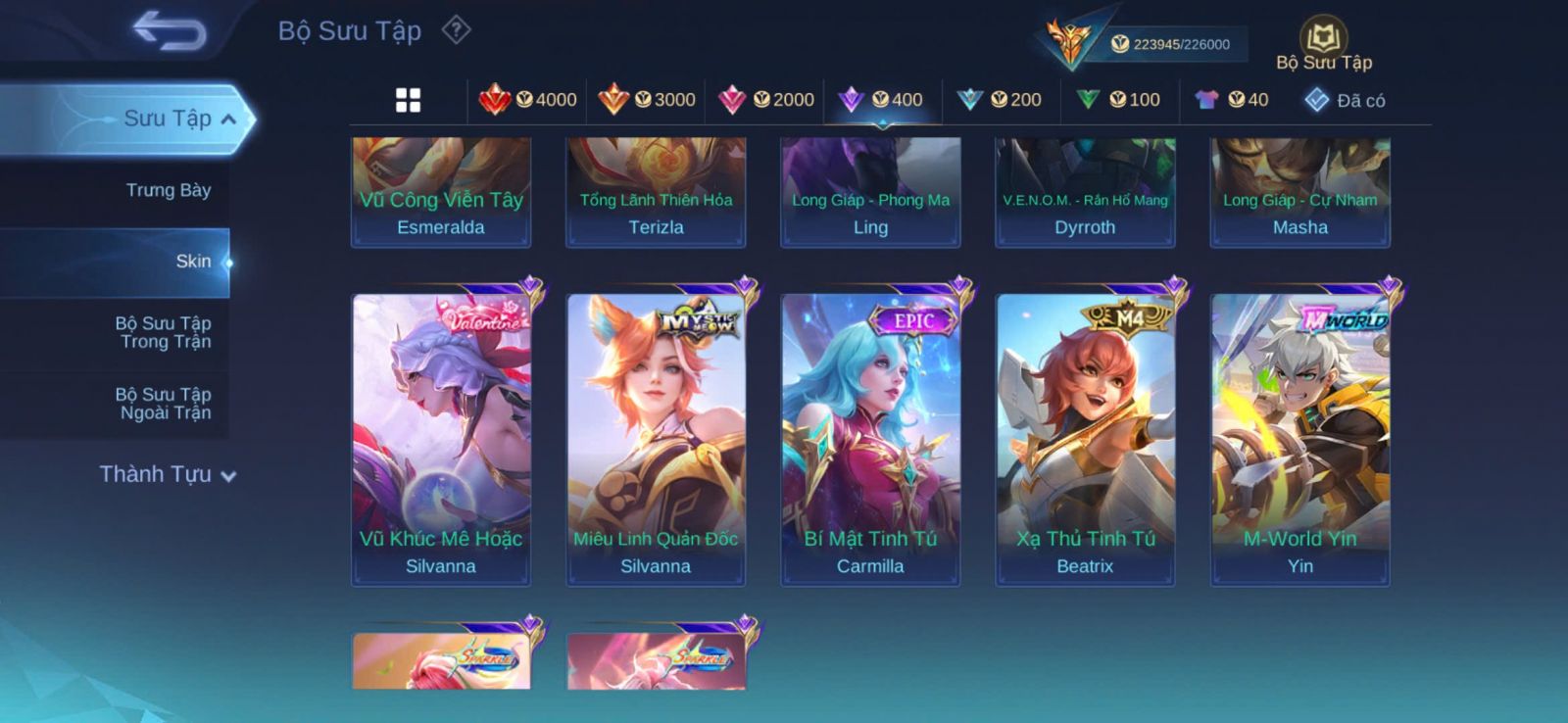Select the 2000 points tier tab

click(766, 100)
